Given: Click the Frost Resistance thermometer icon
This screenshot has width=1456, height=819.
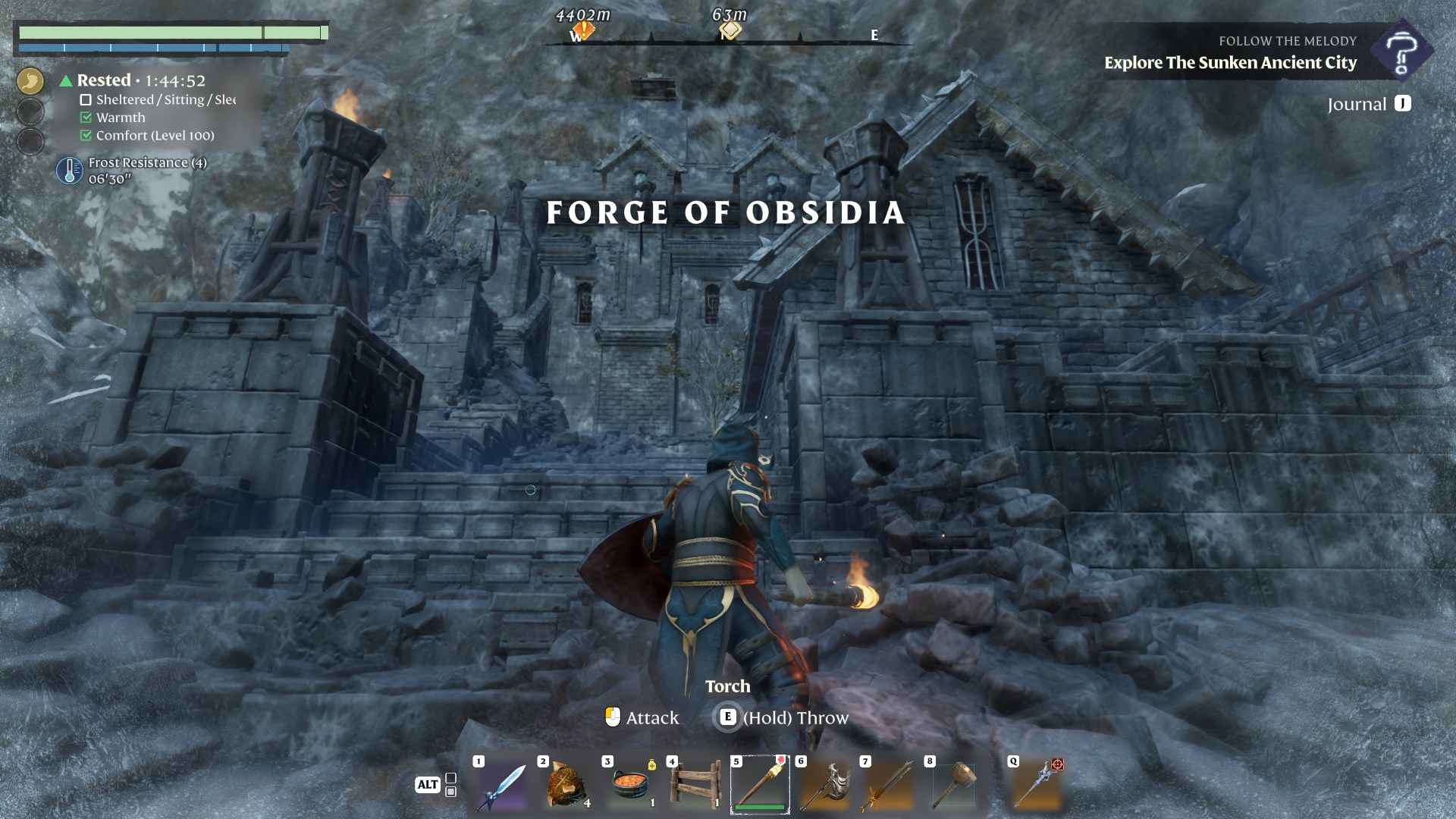Looking at the screenshot, I should (70, 171).
